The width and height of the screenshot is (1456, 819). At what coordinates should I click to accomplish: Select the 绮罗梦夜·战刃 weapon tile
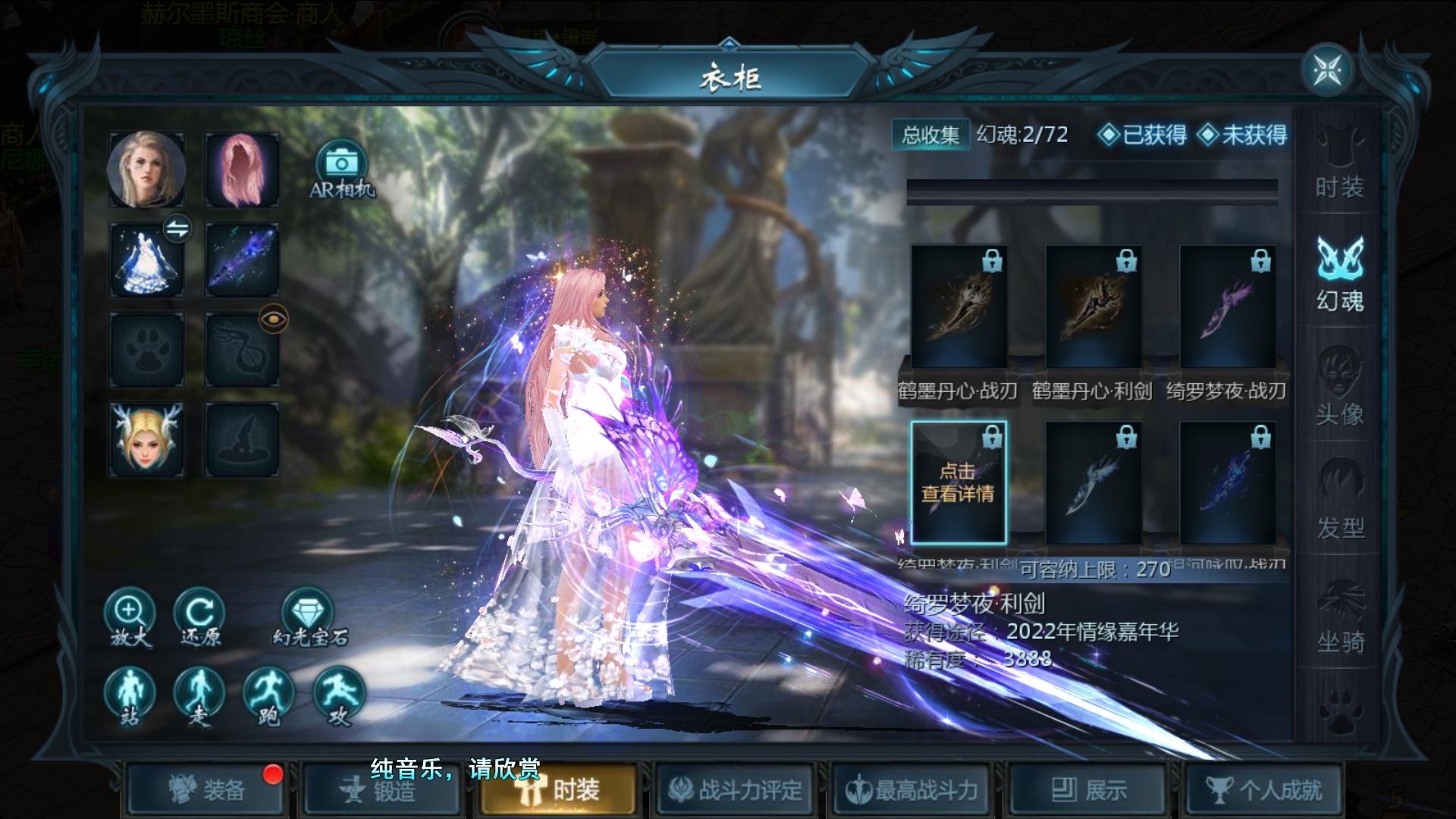tap(1227, 307)
